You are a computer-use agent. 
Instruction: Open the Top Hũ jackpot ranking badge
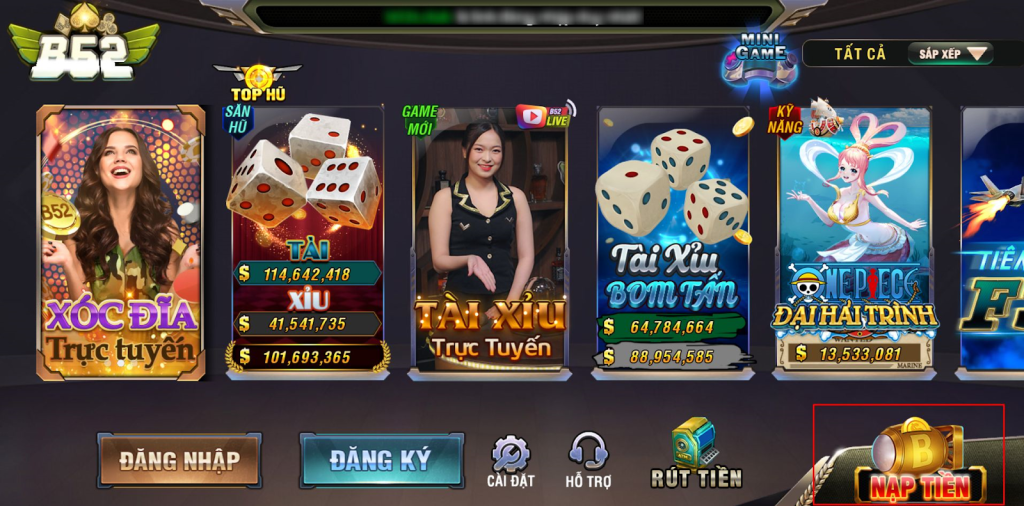(x=258, y=78)
